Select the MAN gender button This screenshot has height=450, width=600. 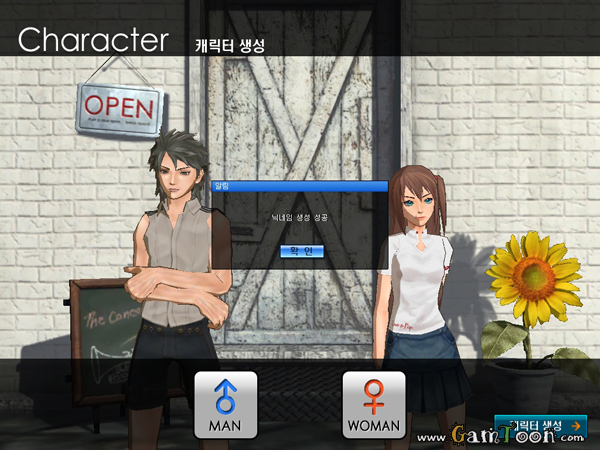click(x=225, y=405)
